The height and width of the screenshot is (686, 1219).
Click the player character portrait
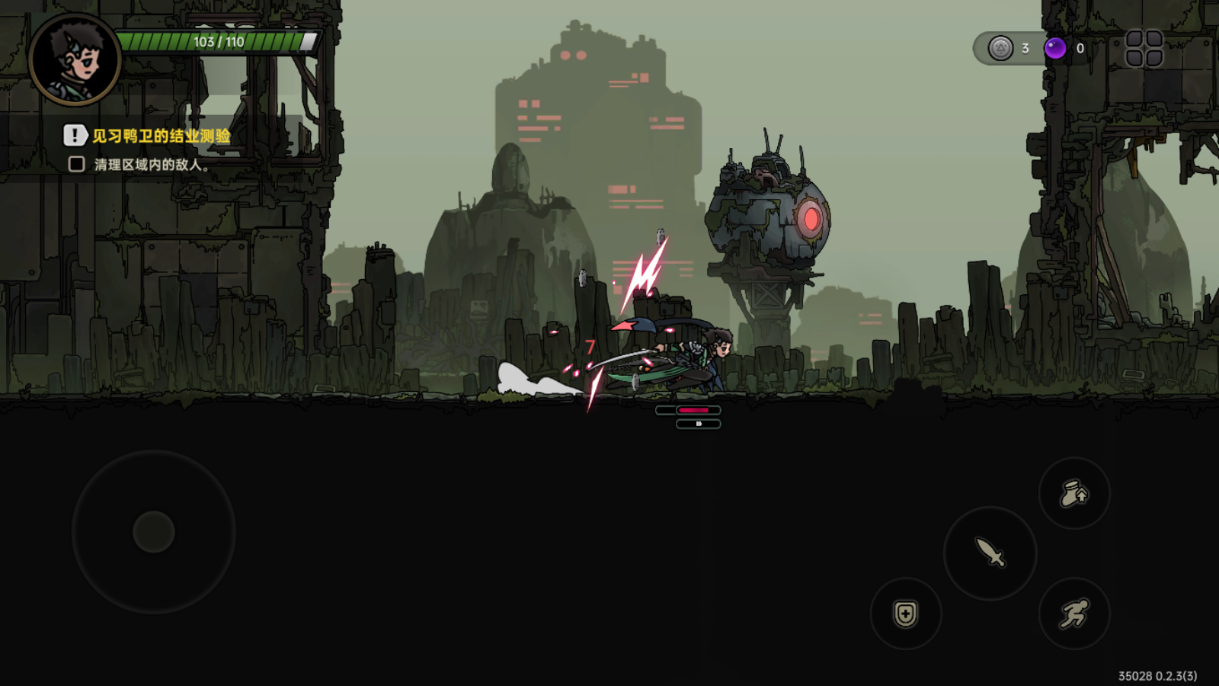tap(75, 59)
